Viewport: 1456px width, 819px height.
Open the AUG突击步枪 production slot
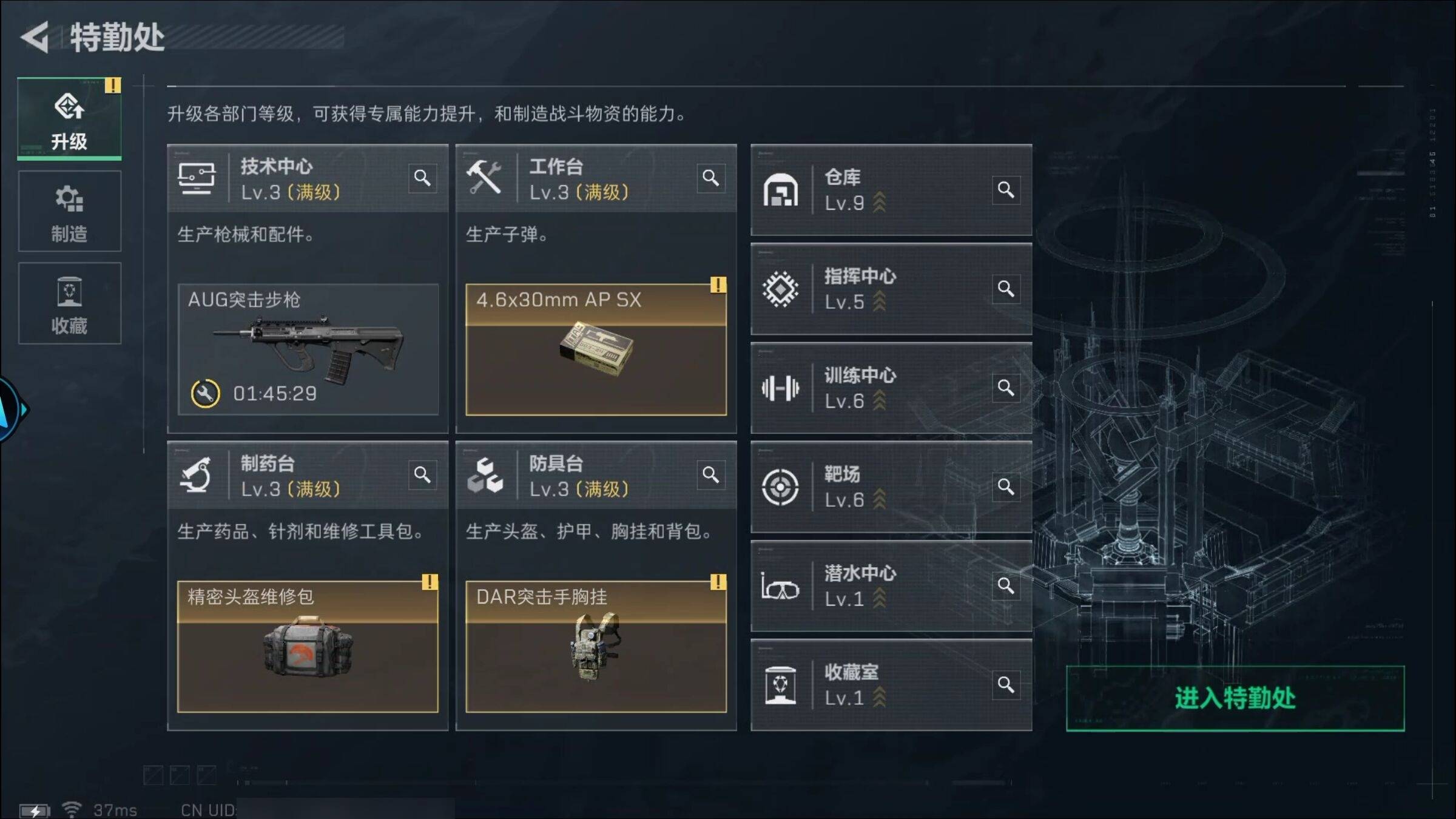(308, 349)
